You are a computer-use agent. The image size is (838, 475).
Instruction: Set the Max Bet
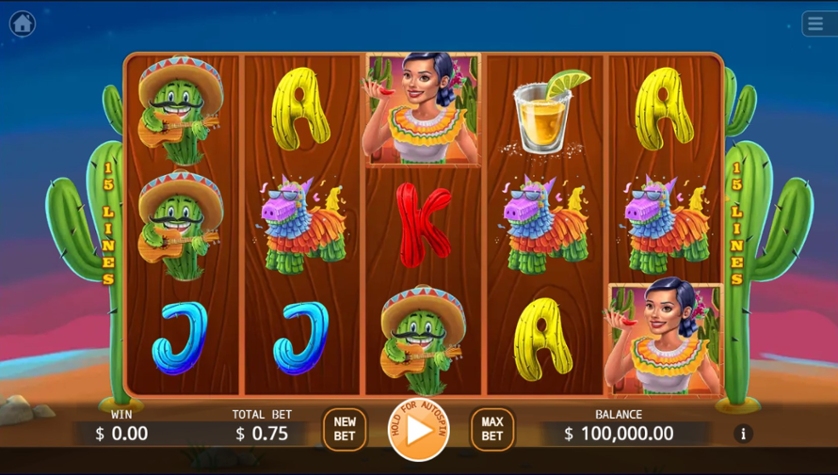click(492, 429)
